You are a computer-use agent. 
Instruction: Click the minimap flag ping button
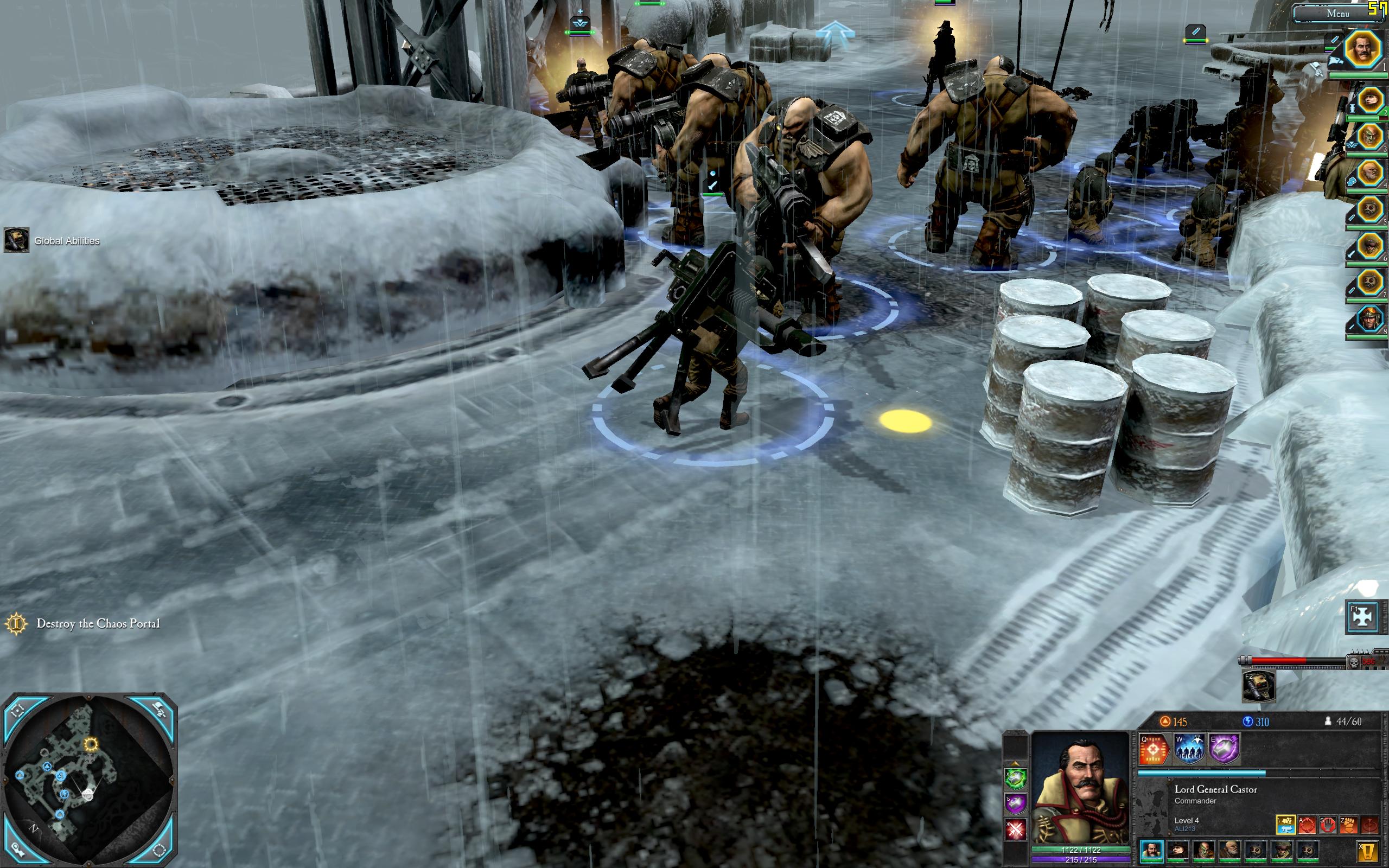tap(160, 710)
